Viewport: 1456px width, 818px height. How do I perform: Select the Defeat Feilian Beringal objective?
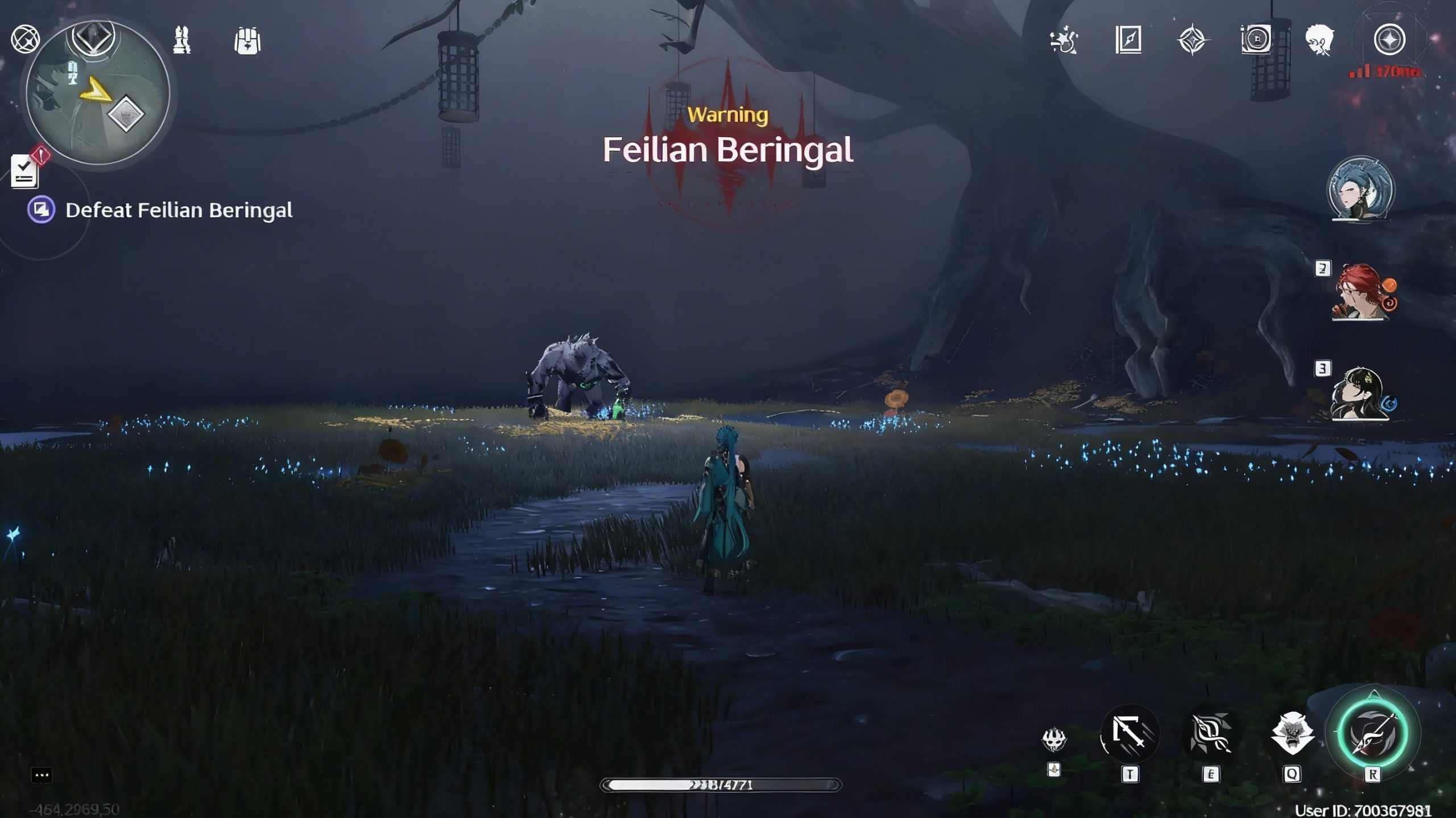(x=179, y=210)
